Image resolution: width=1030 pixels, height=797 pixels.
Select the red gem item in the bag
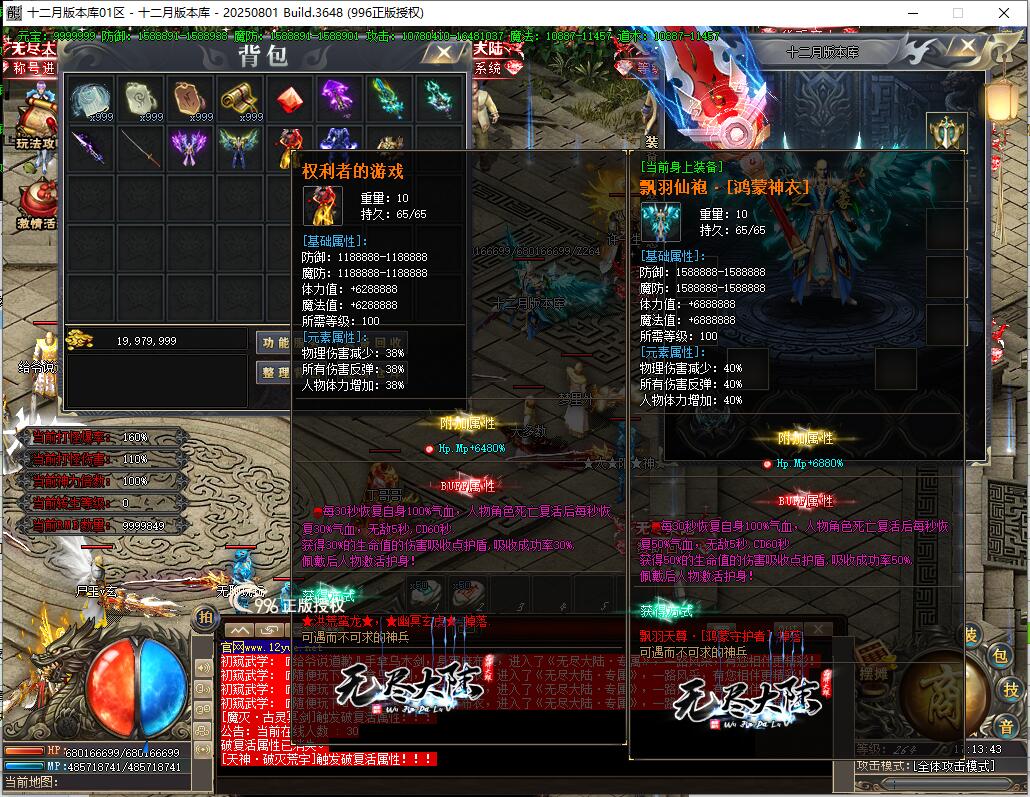(x=289, y=99)
